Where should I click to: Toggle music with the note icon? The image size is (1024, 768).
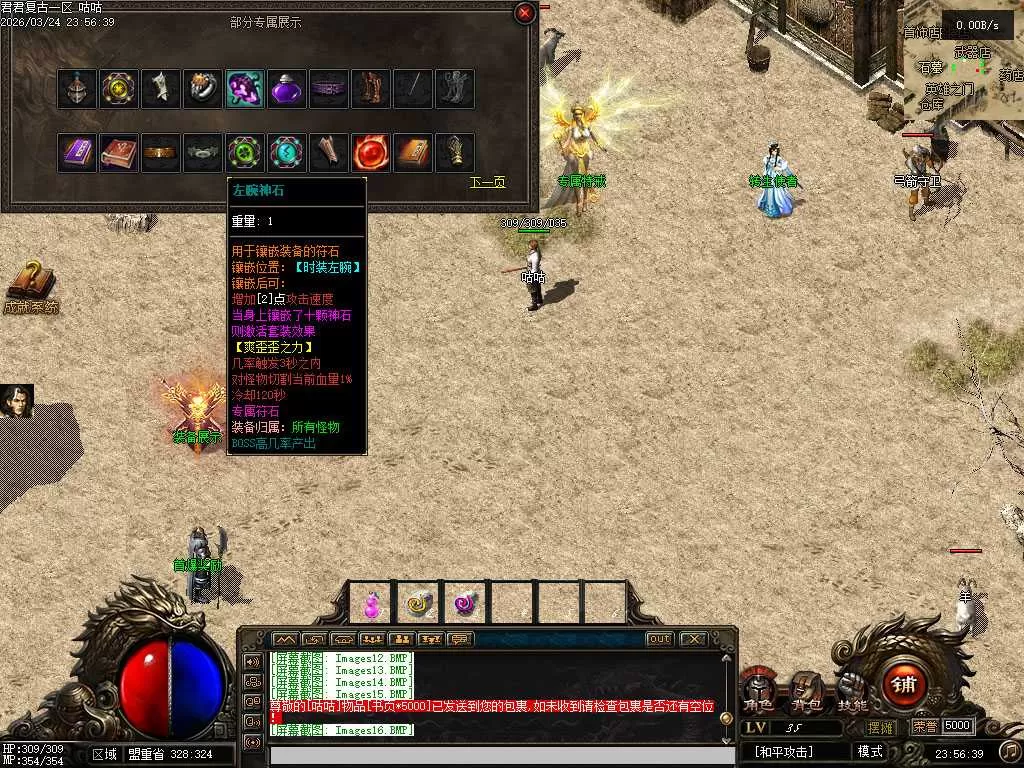pos(1010,750)
